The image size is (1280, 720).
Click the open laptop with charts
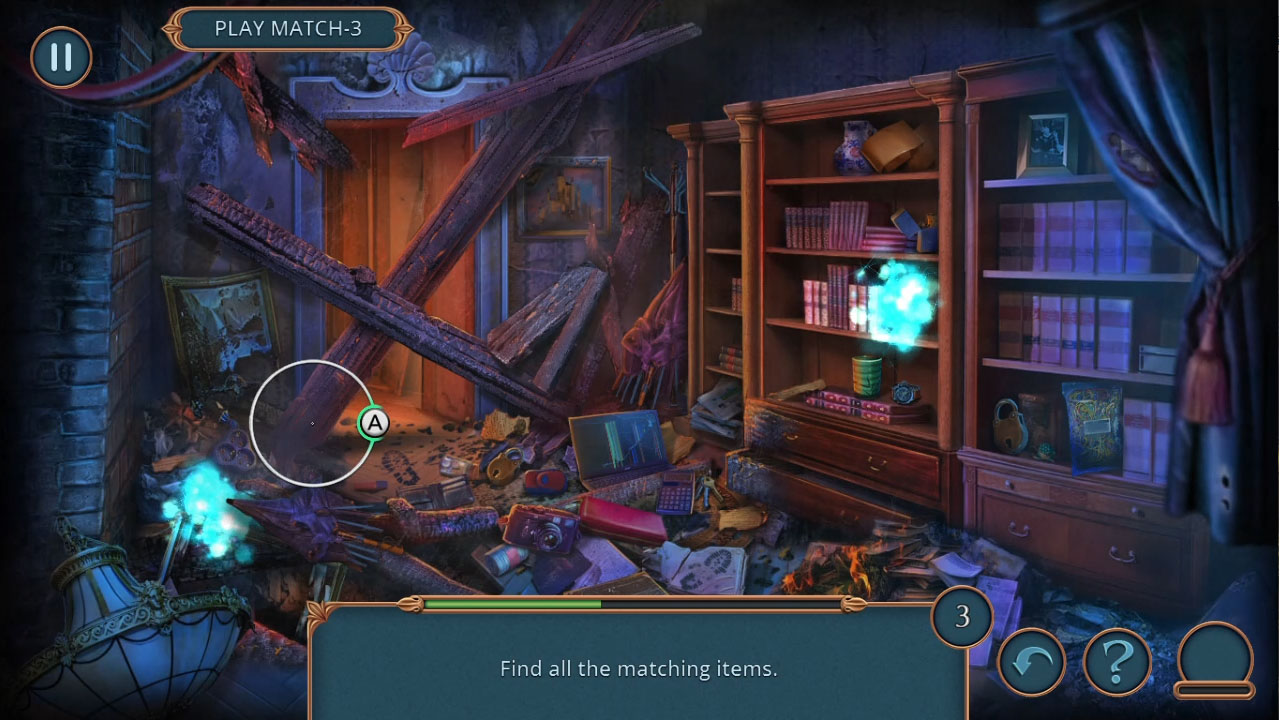pos(617,445)
